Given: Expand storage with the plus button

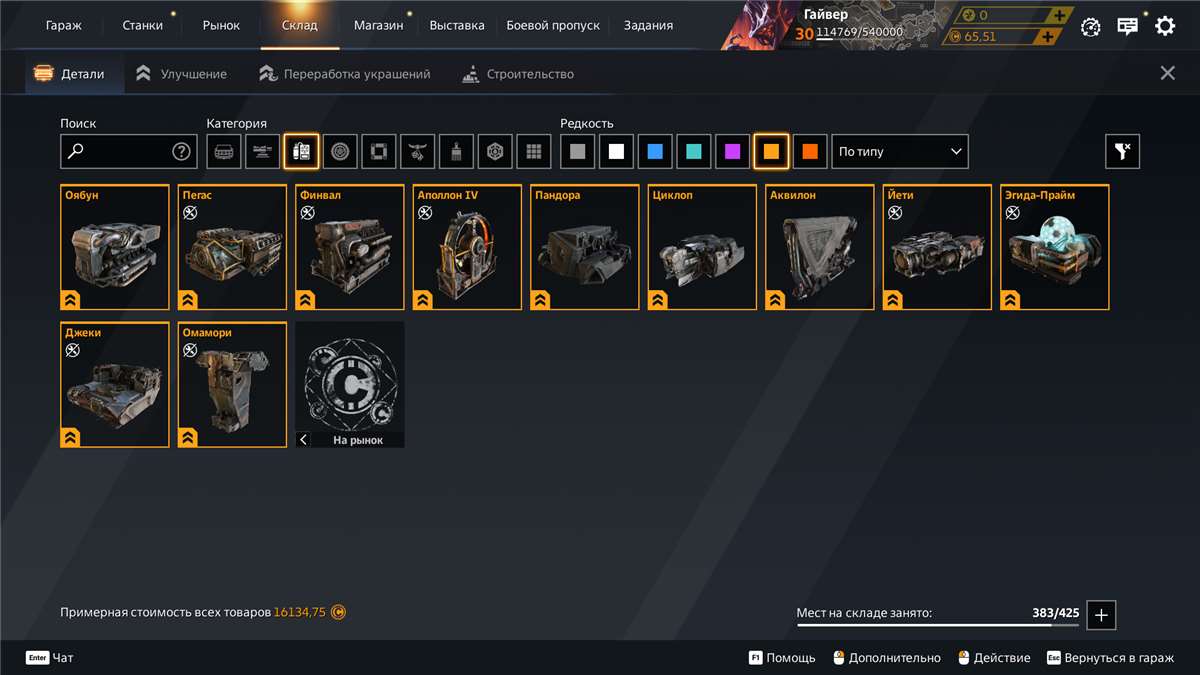Looking at the screenshot, I should tap(1101, 615).
